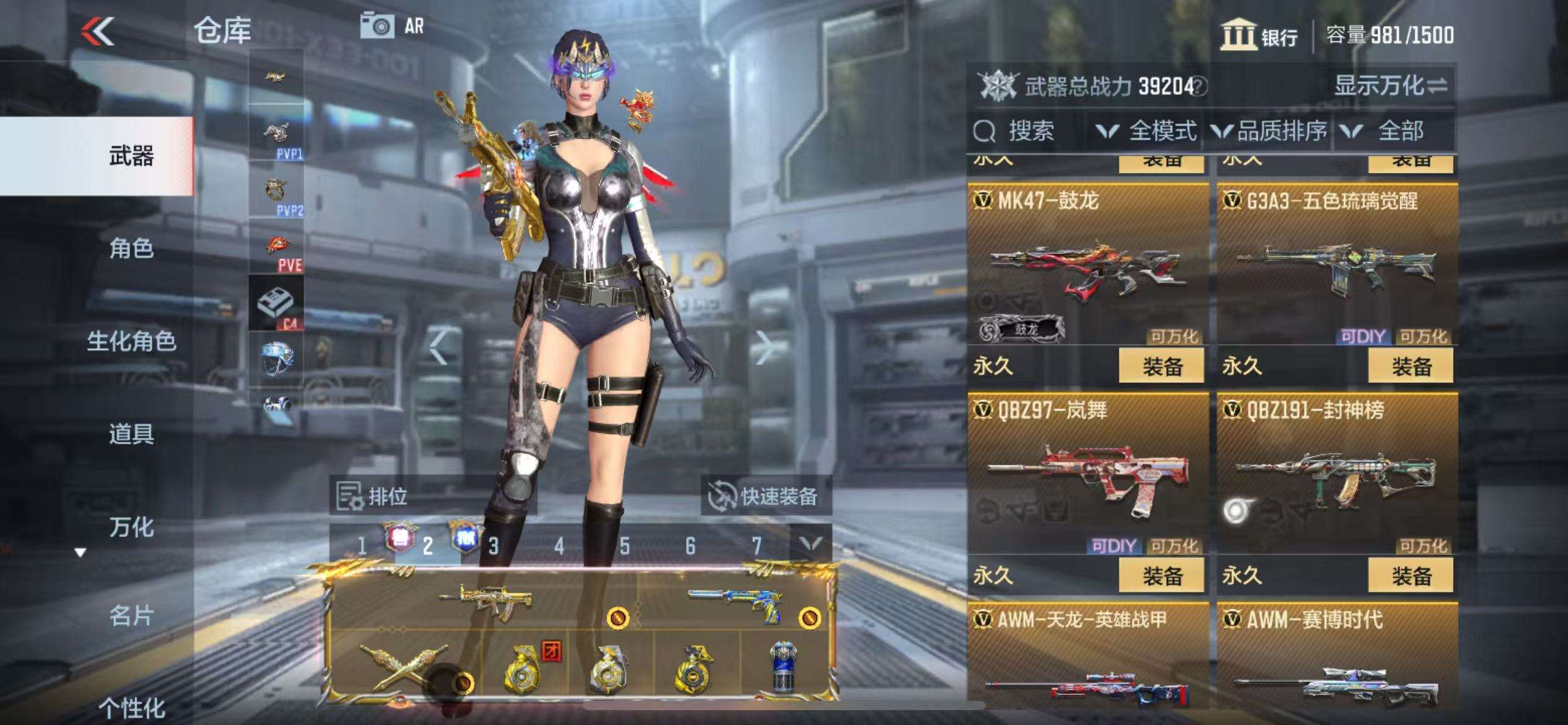Equip the G3A3-五色琉璃觉醒 rifle
Viewport: 1568px width, 725px height.
click(x=1411, y=366)
